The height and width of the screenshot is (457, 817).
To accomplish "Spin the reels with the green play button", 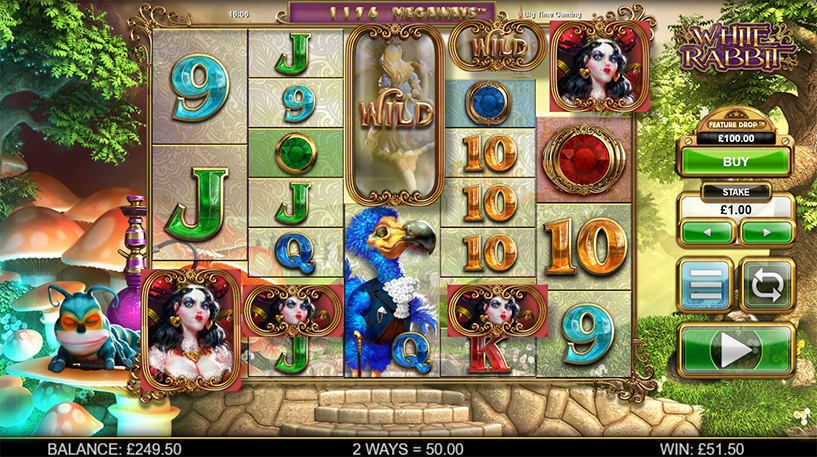I will [x=736, y=350].
